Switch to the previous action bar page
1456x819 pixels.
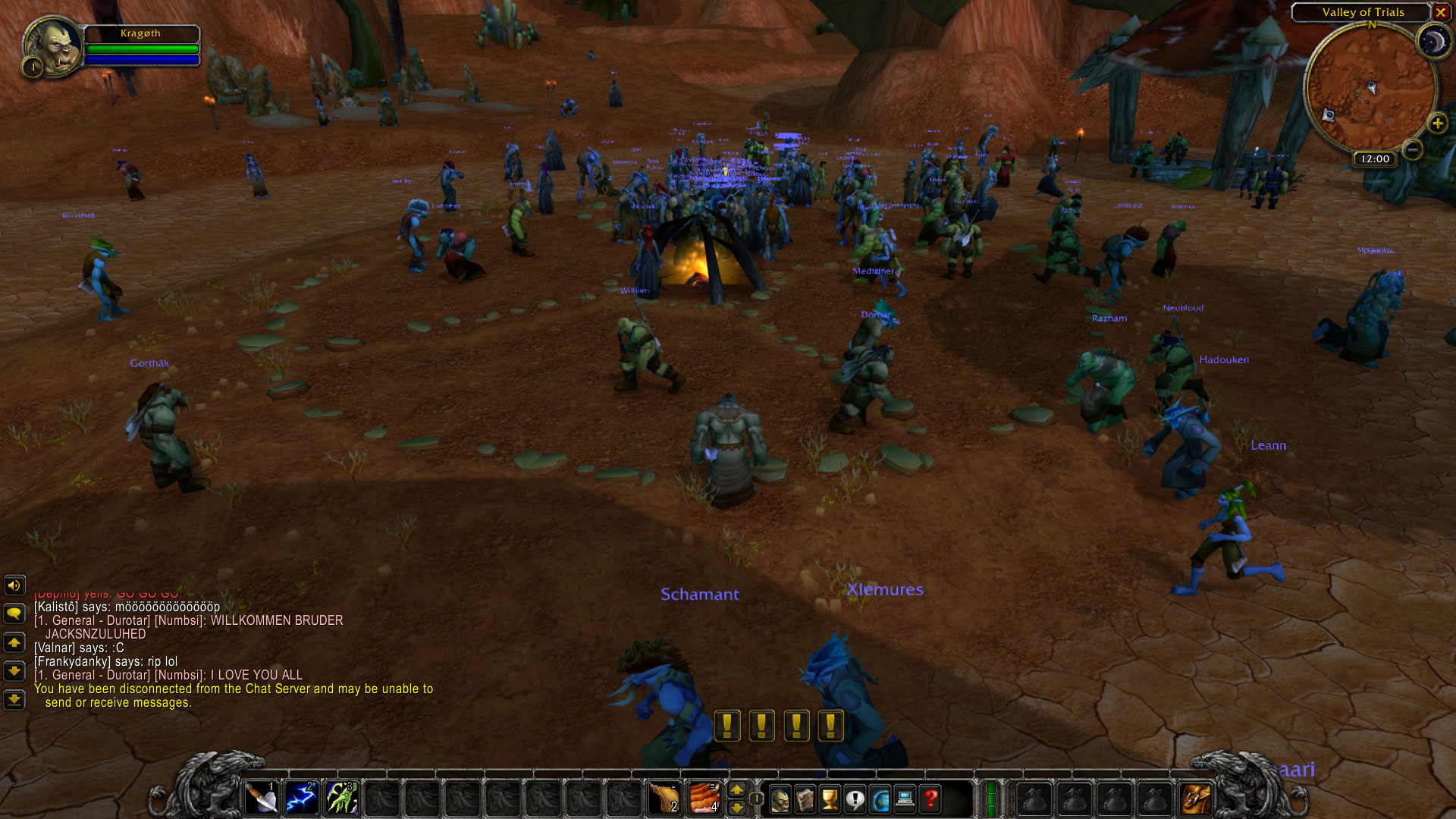pos(736,808)
